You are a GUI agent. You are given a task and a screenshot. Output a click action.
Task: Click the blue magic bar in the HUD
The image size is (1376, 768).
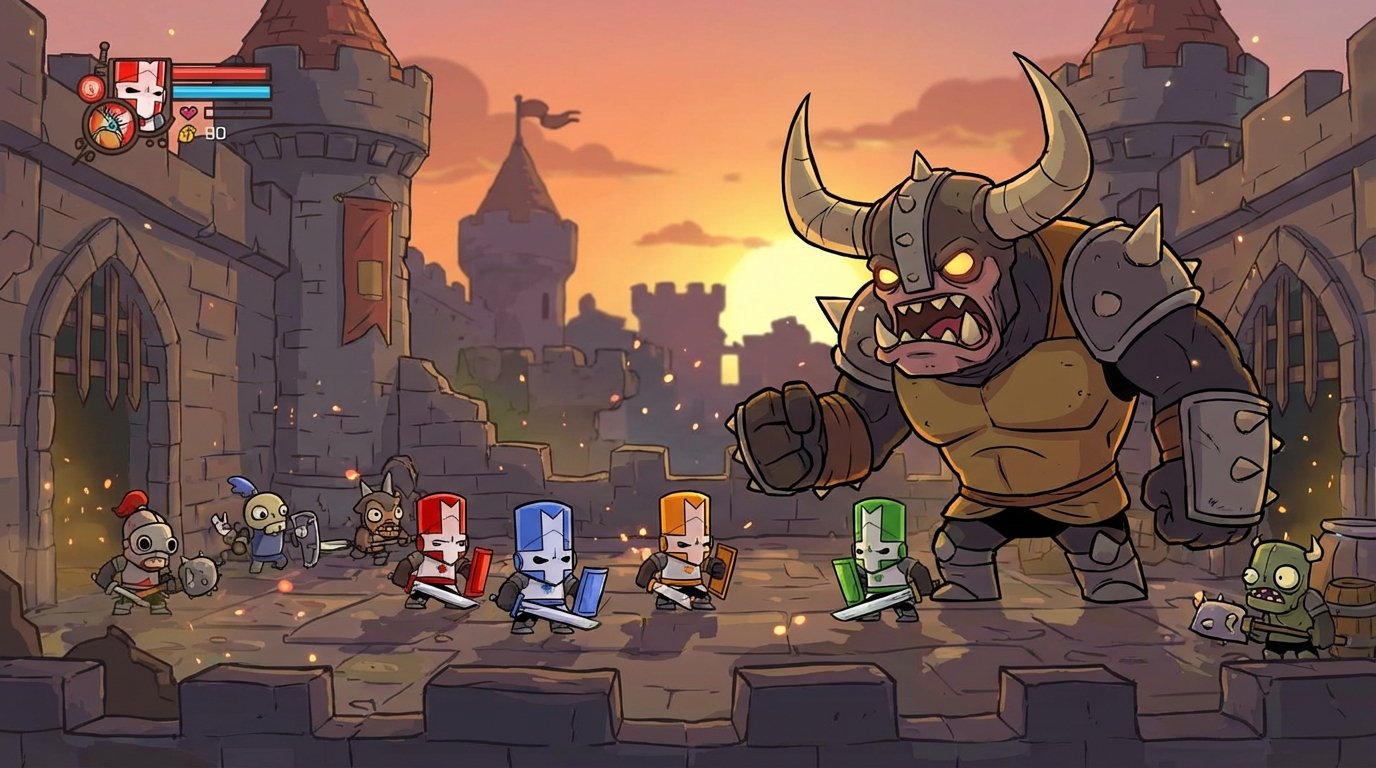point(220,92)
